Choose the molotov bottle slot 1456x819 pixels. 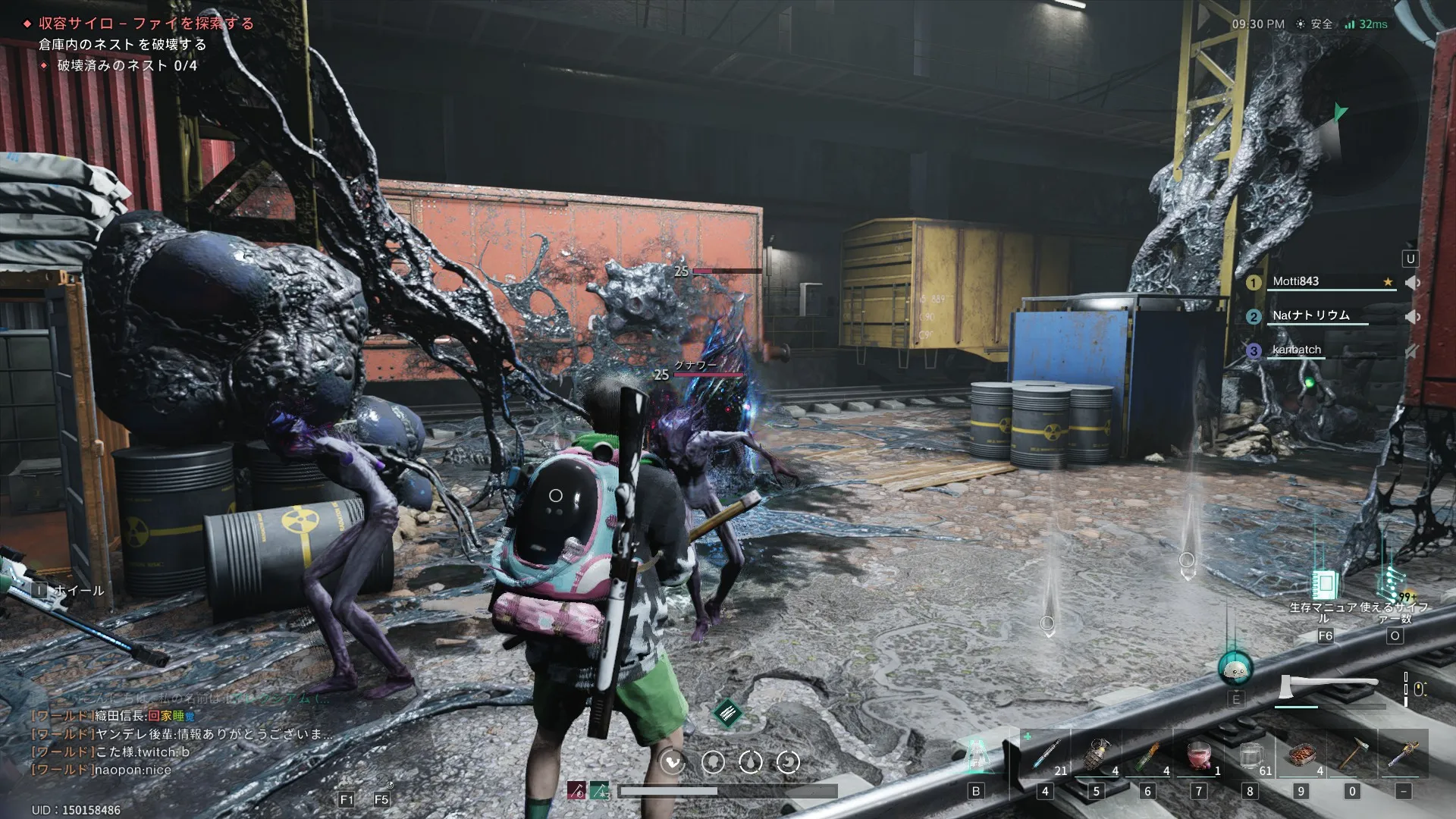(1148, 755)
